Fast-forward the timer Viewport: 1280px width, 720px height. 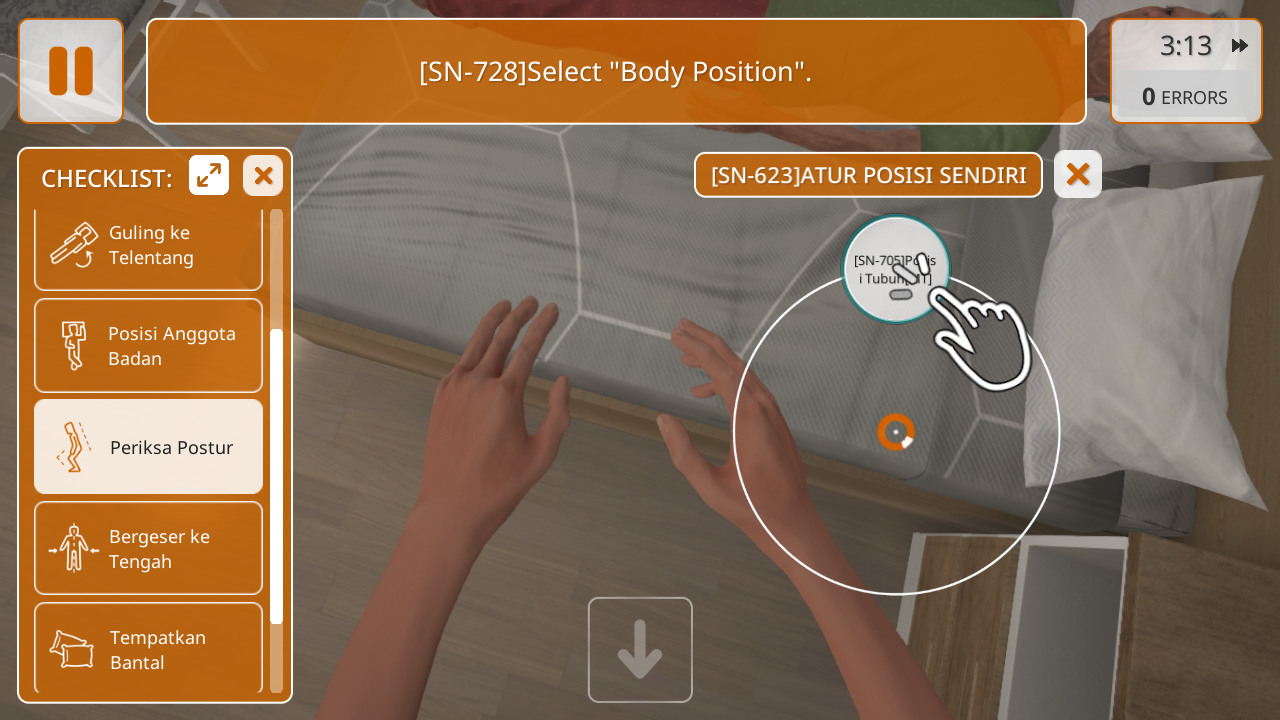tap(1240, 46)
